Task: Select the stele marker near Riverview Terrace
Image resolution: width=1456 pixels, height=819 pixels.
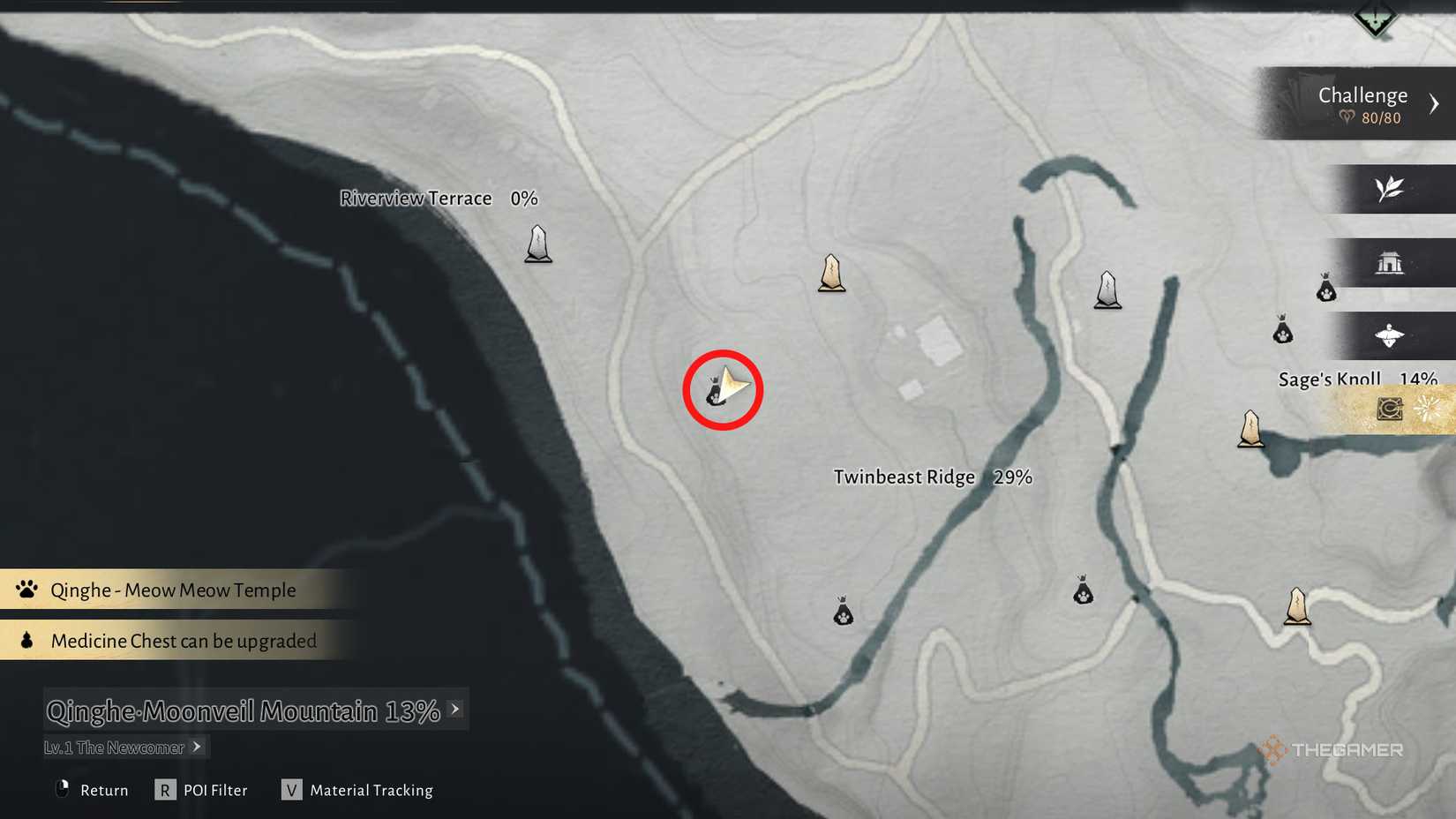Action: [538, 245]
